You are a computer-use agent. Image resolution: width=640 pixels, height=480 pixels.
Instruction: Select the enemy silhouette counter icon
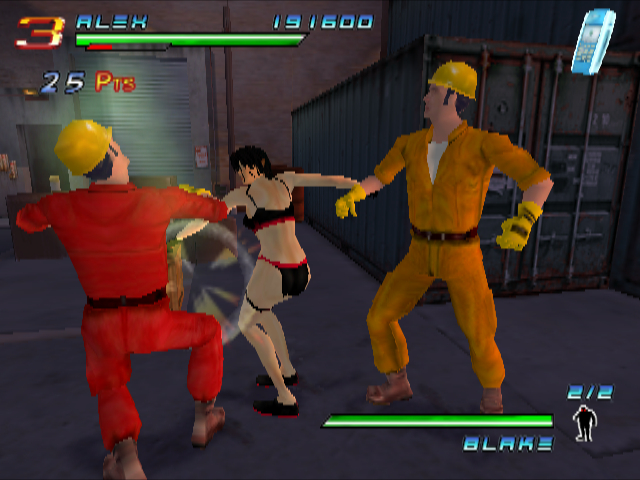(x=582, y=423)
